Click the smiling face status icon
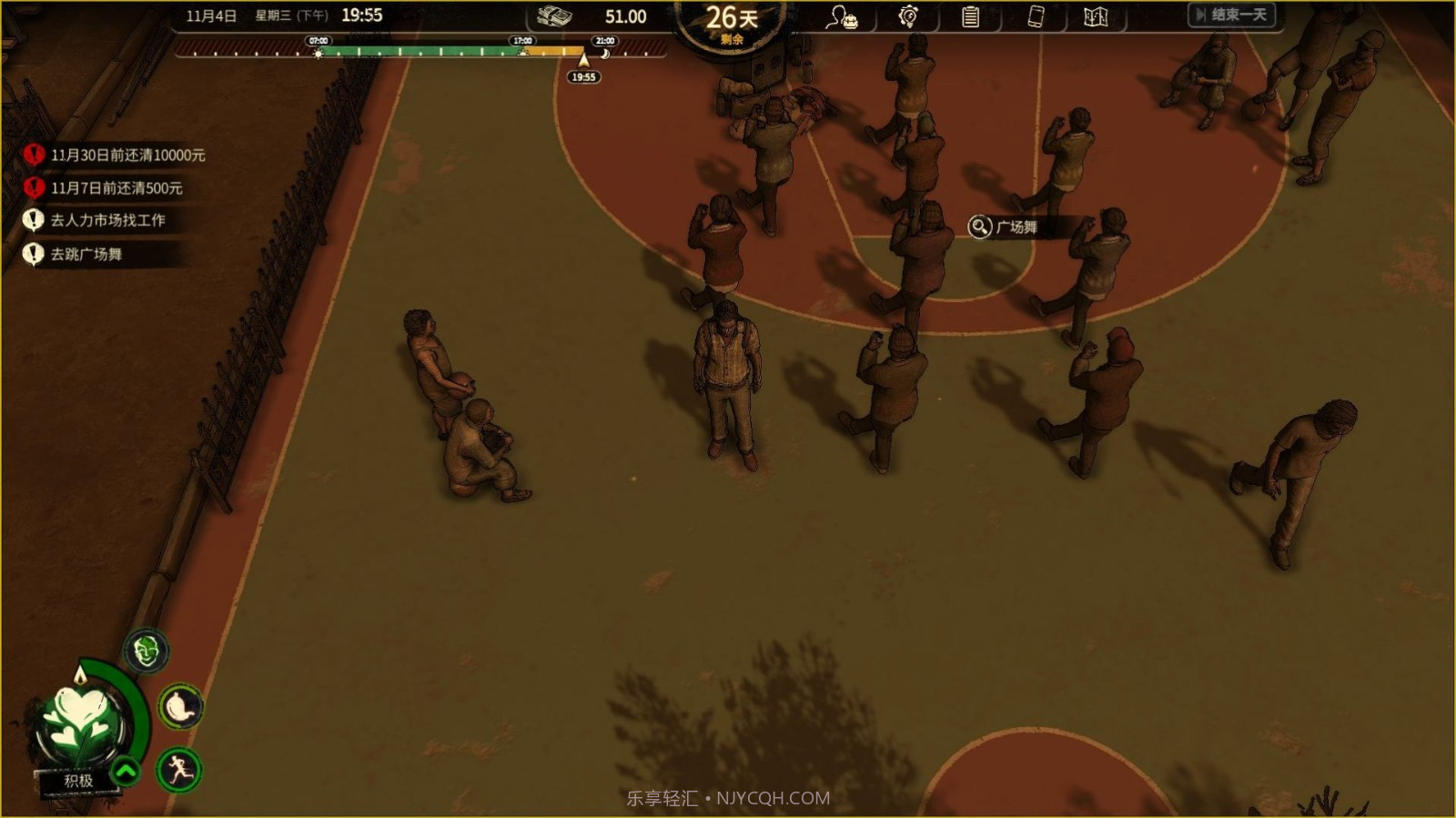Screen dimensions: 1456x818 (146, 651)
